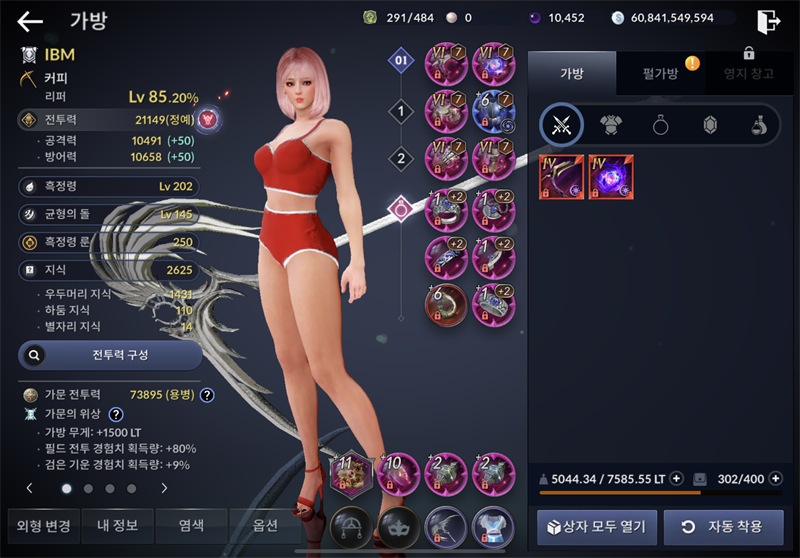
Task: Open the 염색 dye menu
Action: (191, 525)
